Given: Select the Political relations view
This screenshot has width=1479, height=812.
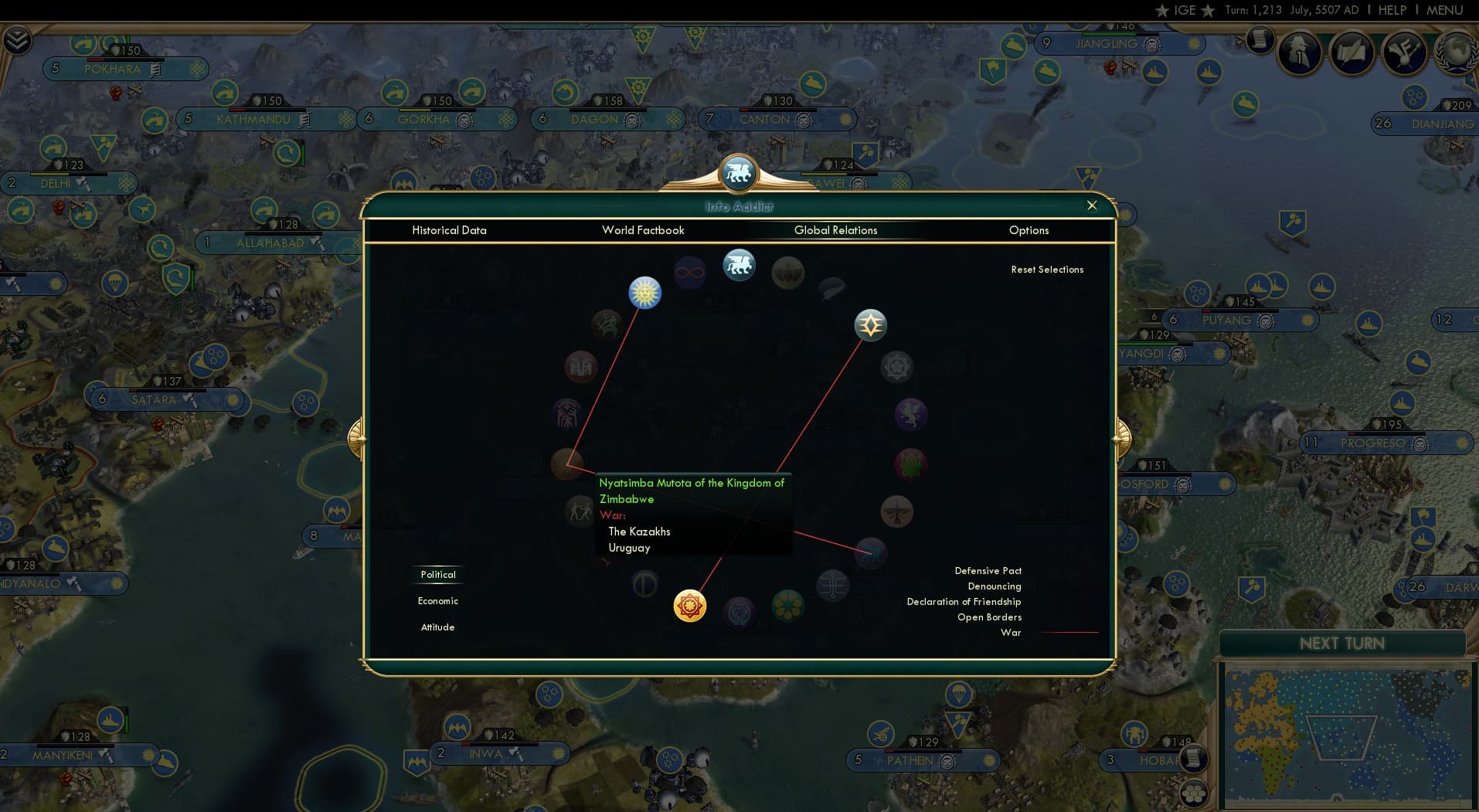Looking at the screenshot, I should click(x=438, y=574).
